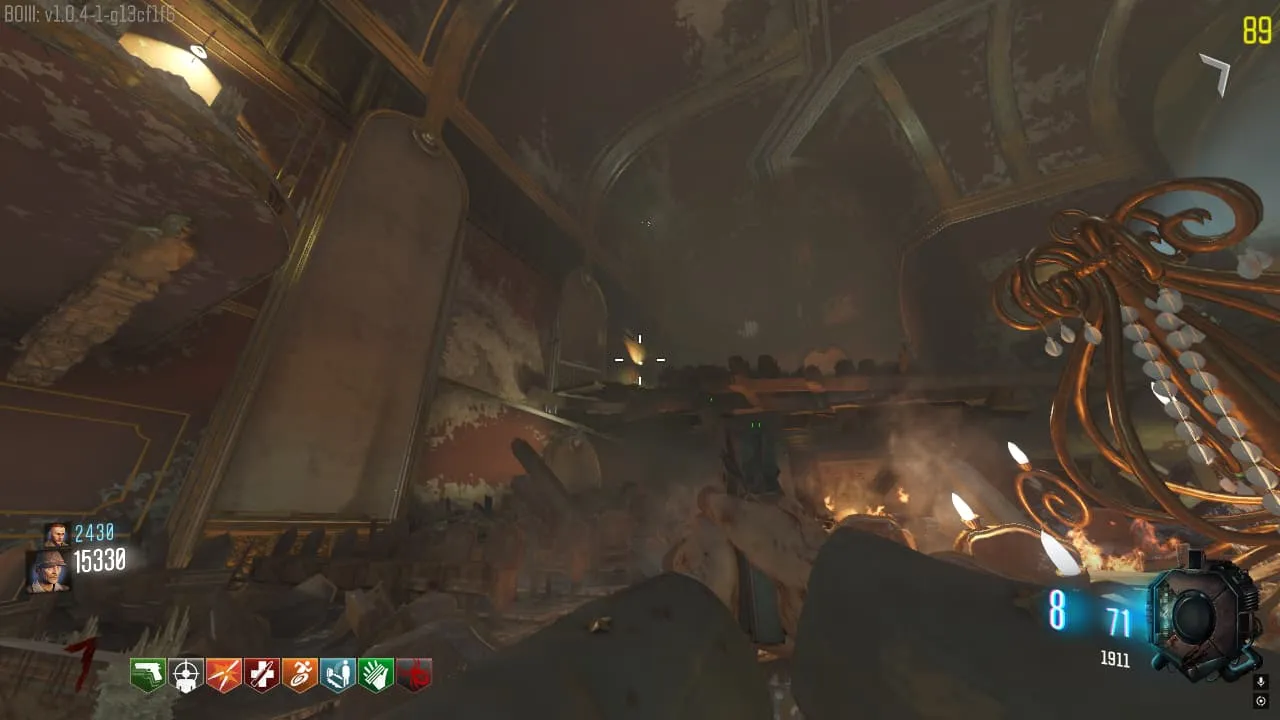Click the fedora-wearing player portrait
The width and height of the screenshot is (1280, 720).
[x=48, y=570]
